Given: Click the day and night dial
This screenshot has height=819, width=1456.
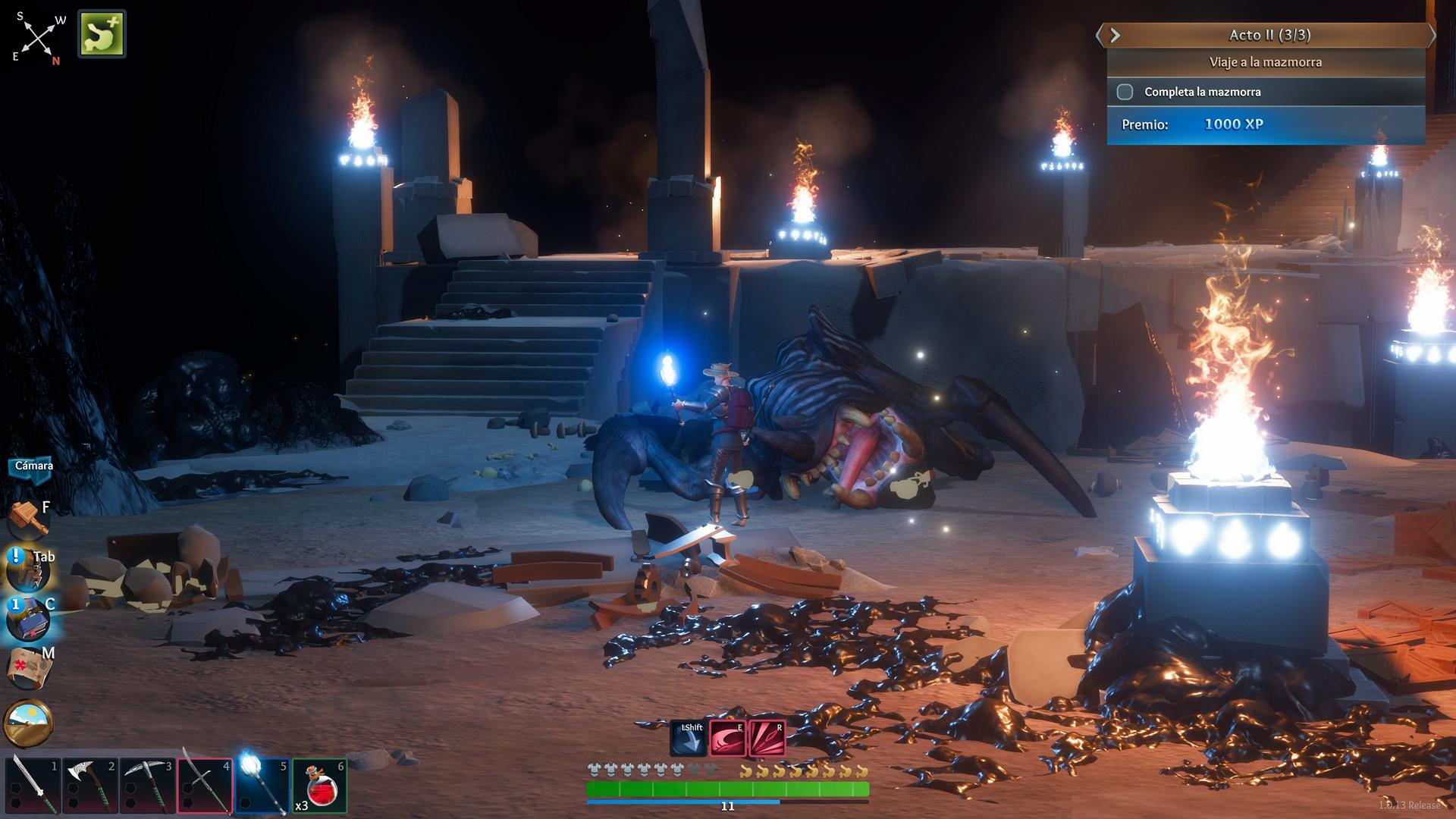Looking at the screenshot, I should [28, 723].
